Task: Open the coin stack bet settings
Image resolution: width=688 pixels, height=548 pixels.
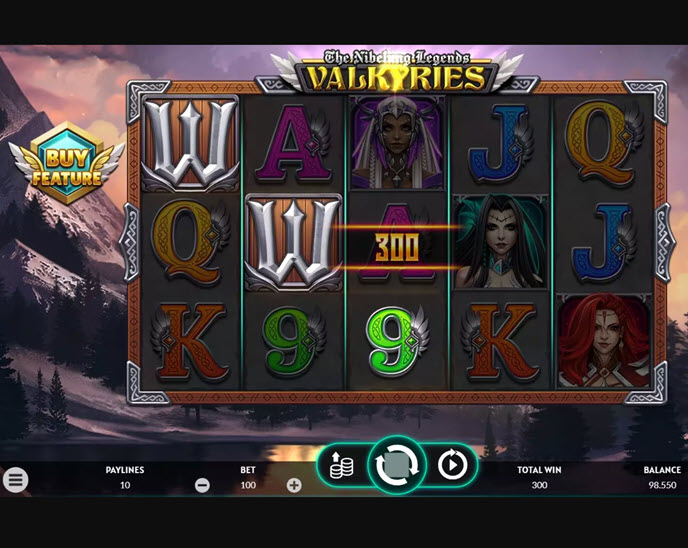Action: point(342,466)
